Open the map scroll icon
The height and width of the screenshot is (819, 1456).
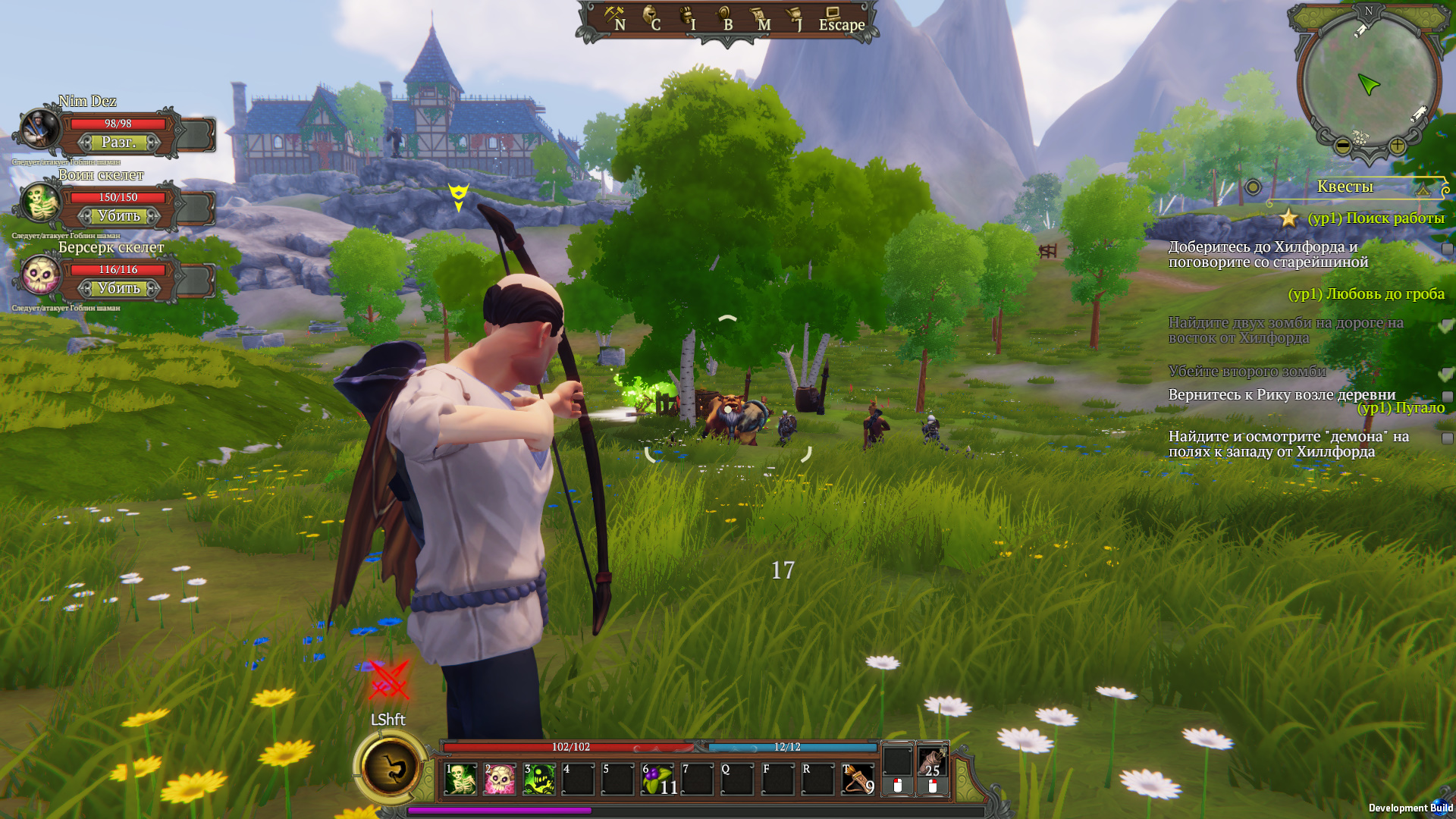click(x=760, y=17)
